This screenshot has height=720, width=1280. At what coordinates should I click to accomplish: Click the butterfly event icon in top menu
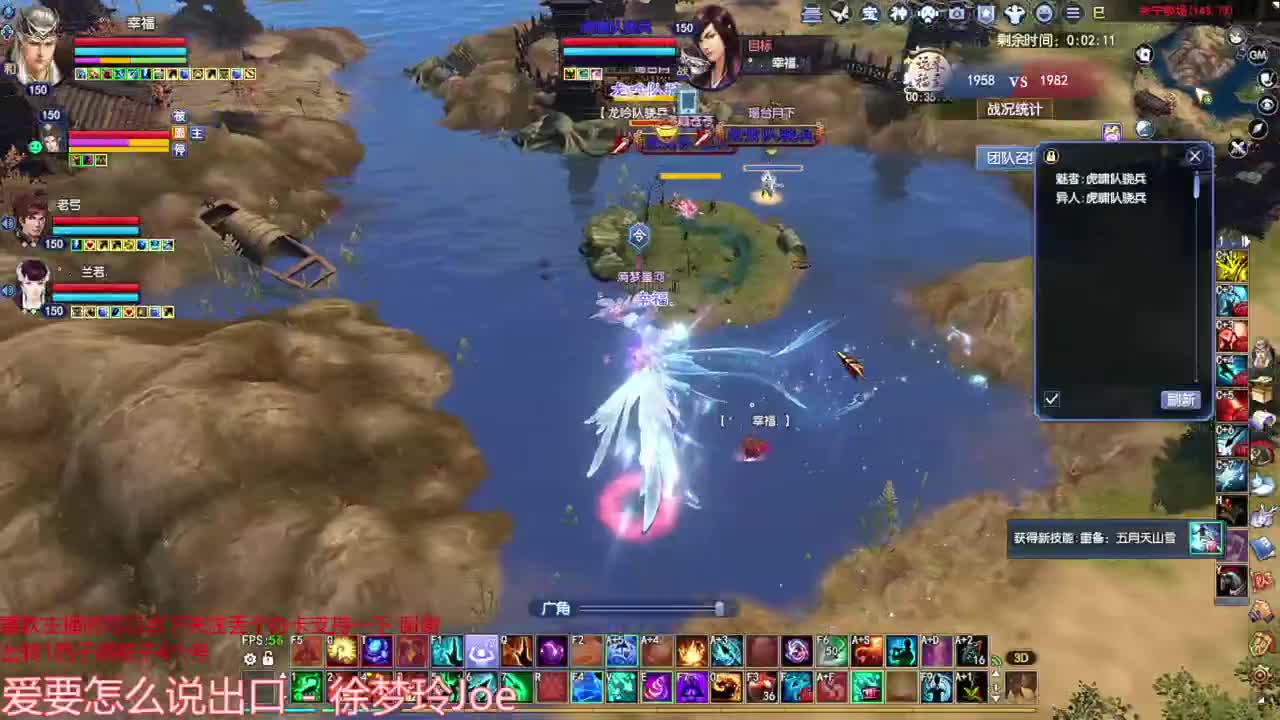(x=839, y=13)
